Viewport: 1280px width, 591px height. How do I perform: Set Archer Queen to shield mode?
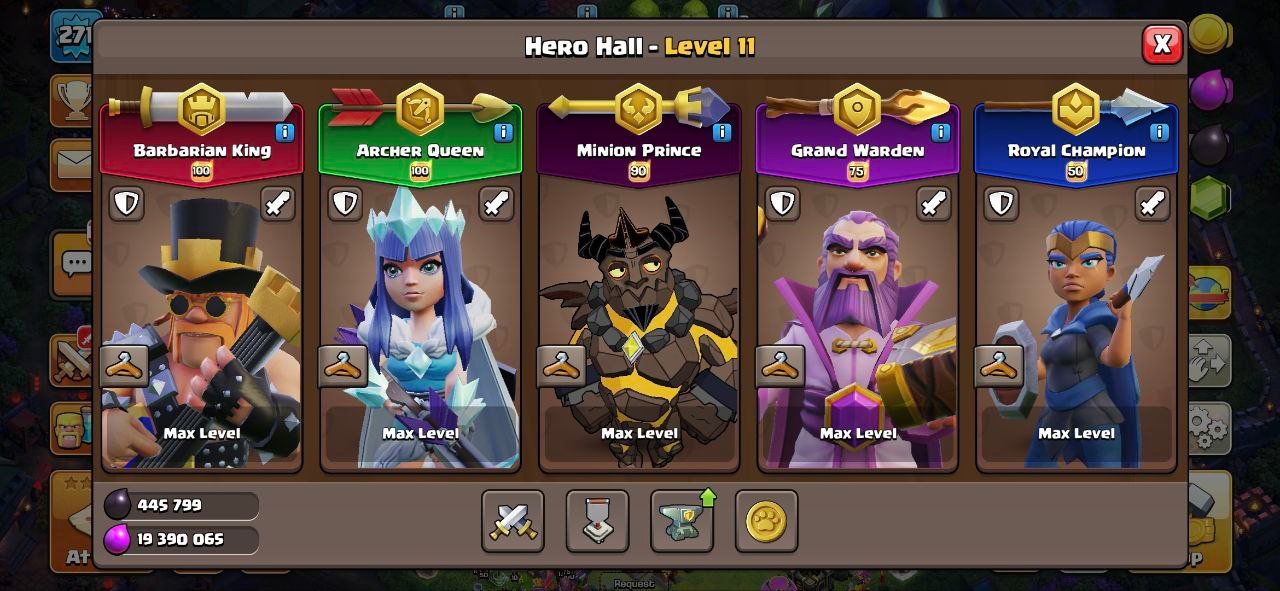345,204
